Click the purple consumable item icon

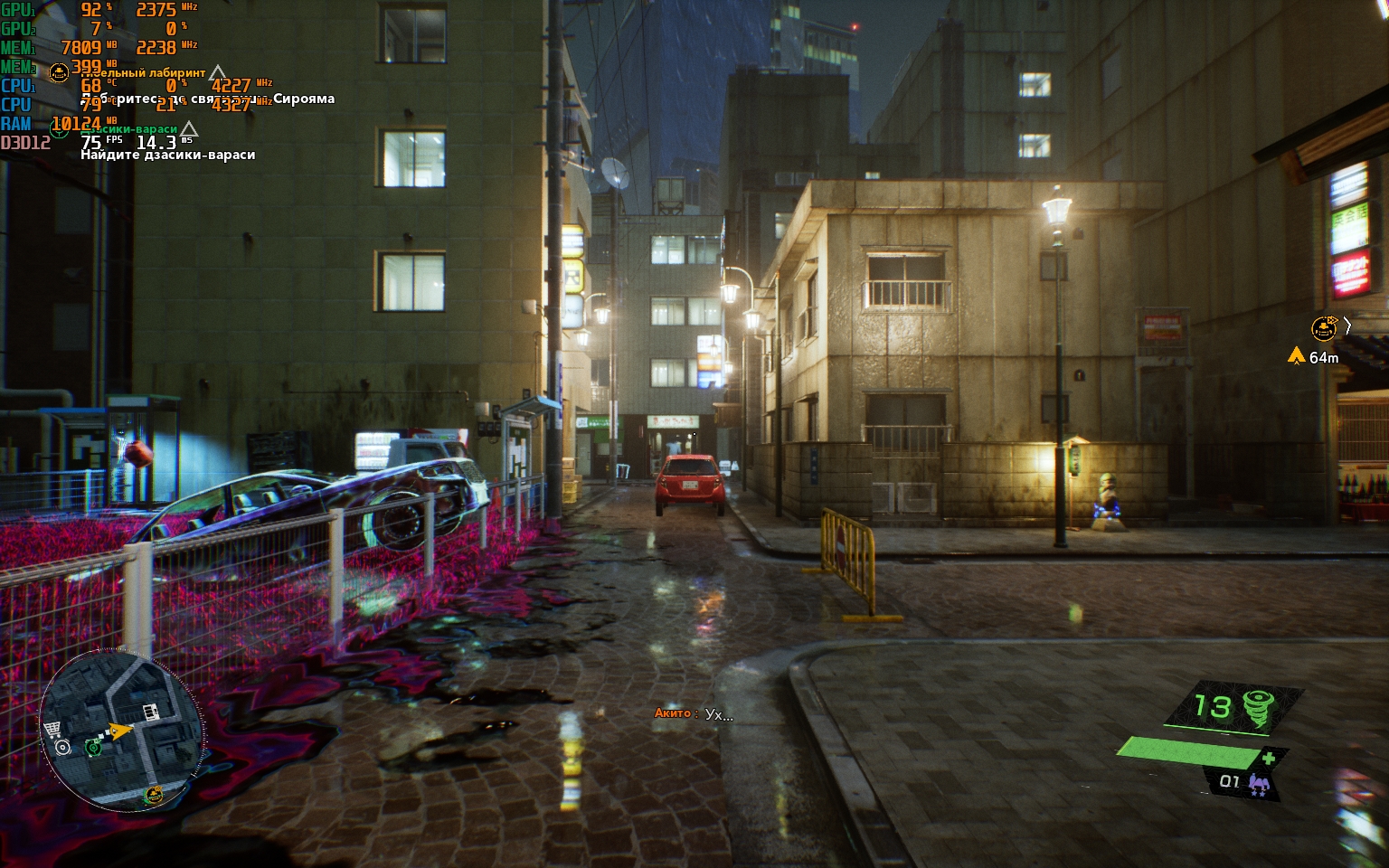(x=1258, y=783)
